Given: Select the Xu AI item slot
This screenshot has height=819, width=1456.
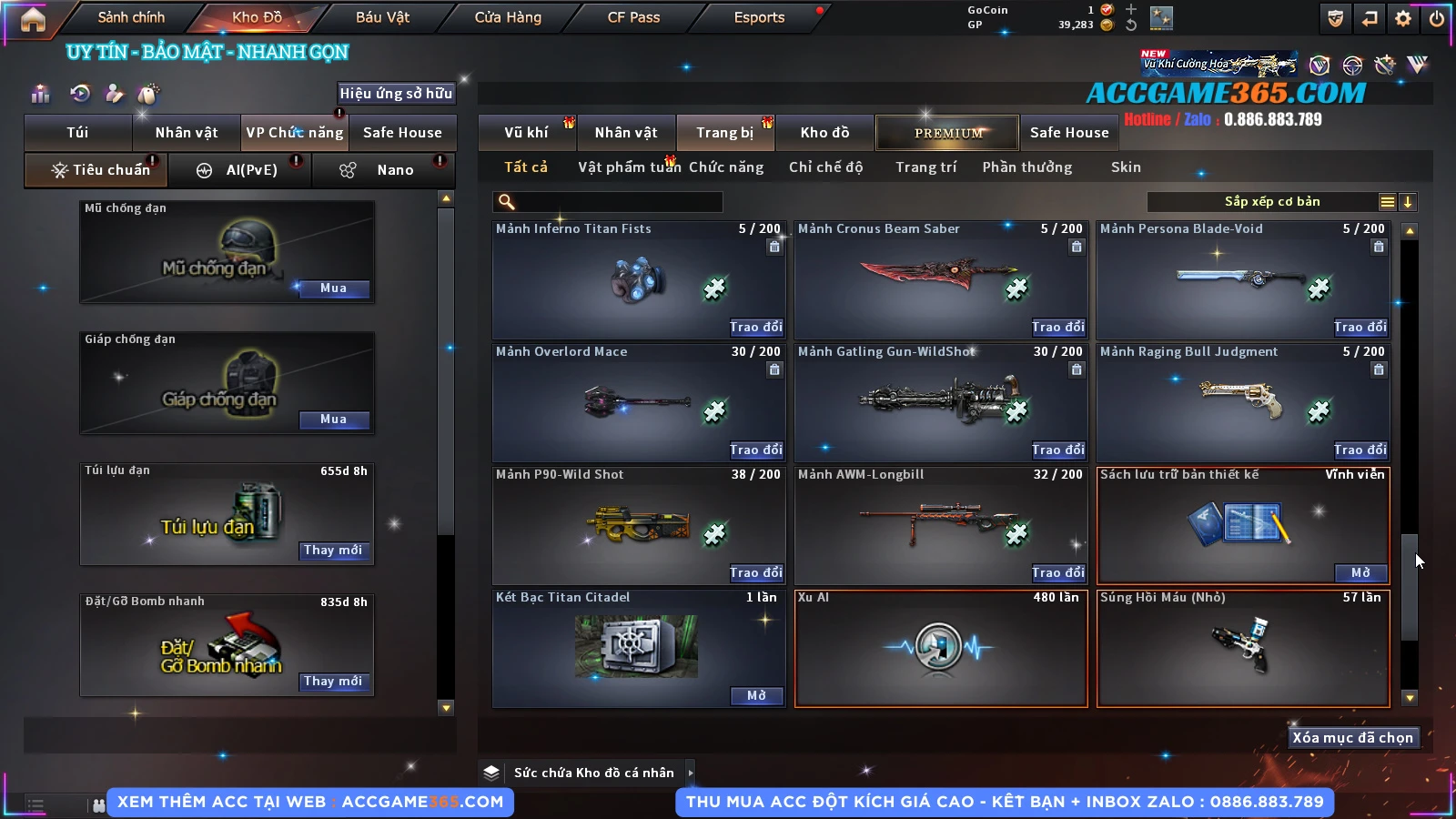Looking at the screenshot, I should [x=941, y=648].
